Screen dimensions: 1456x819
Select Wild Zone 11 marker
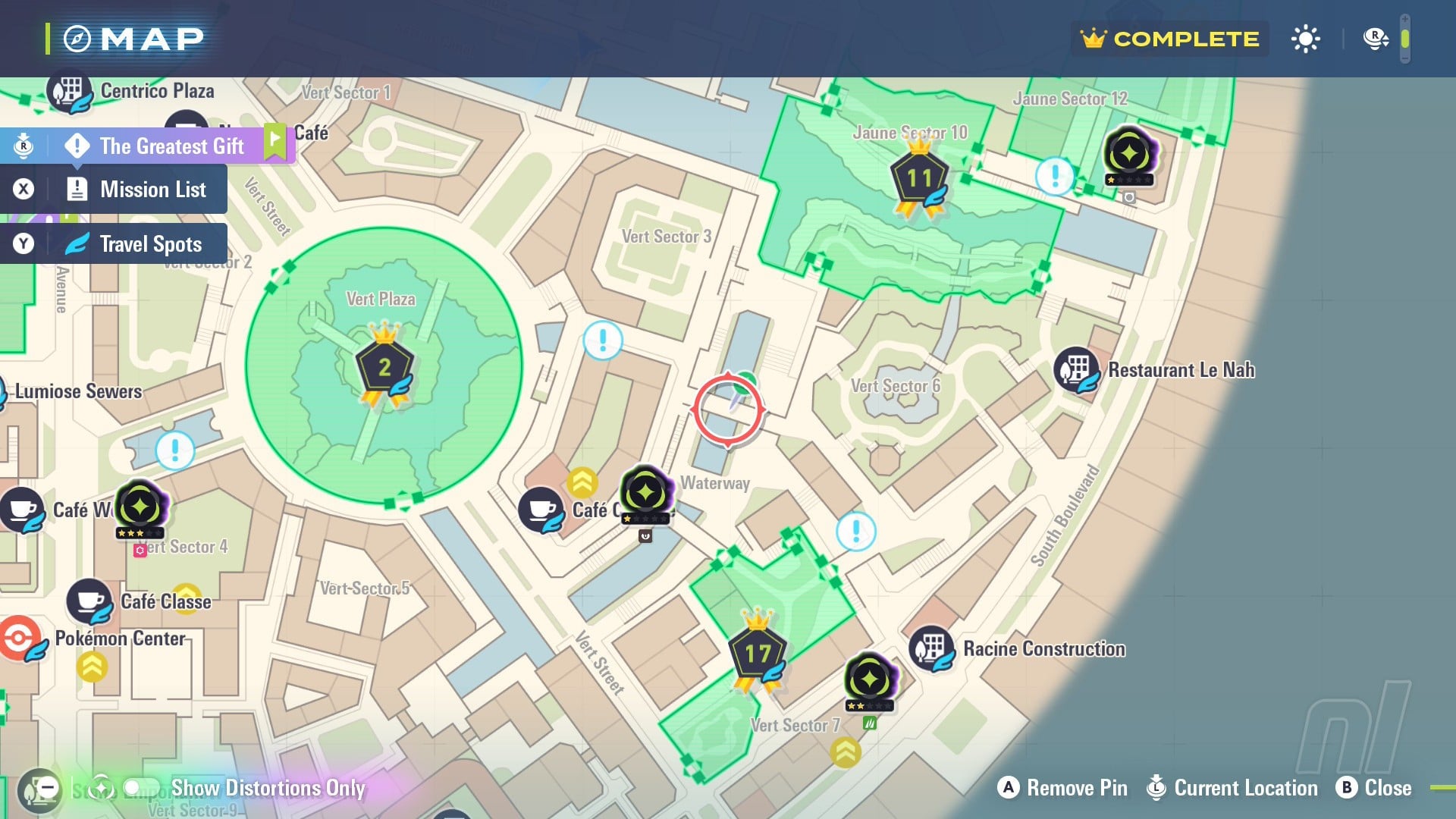[x=919, y=179]
